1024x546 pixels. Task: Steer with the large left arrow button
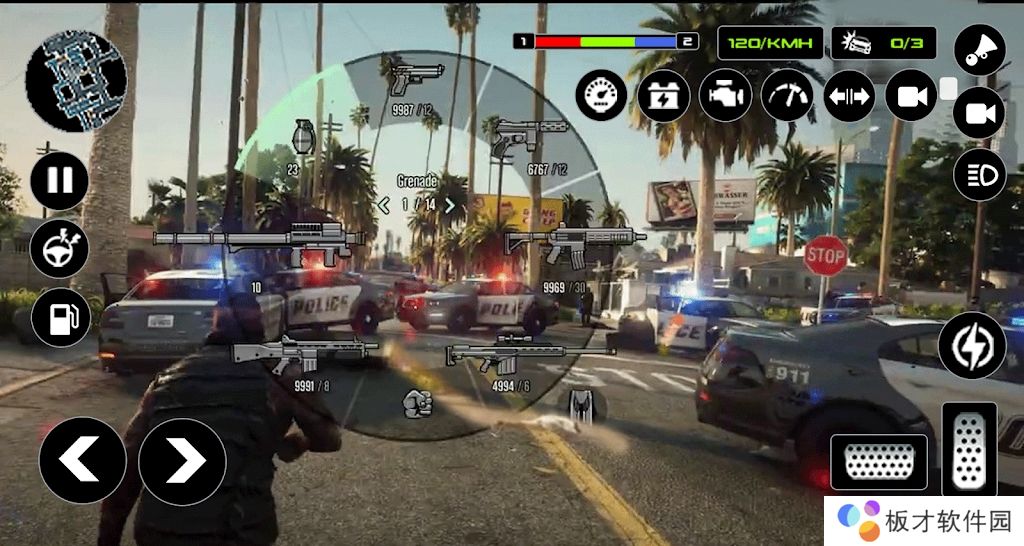point(82,460)
